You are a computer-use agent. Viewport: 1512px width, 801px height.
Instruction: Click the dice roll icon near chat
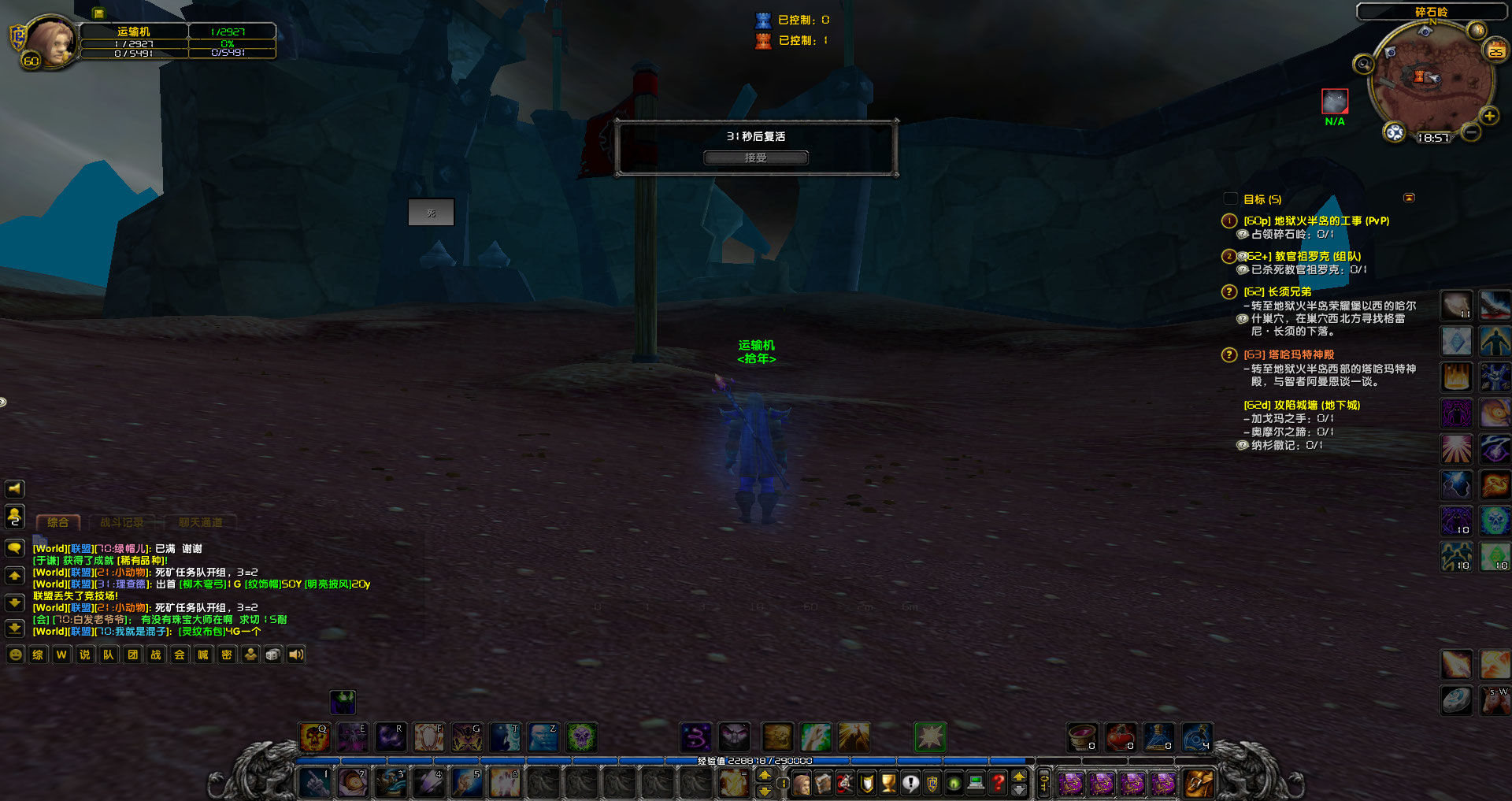(x=272, y=655)
